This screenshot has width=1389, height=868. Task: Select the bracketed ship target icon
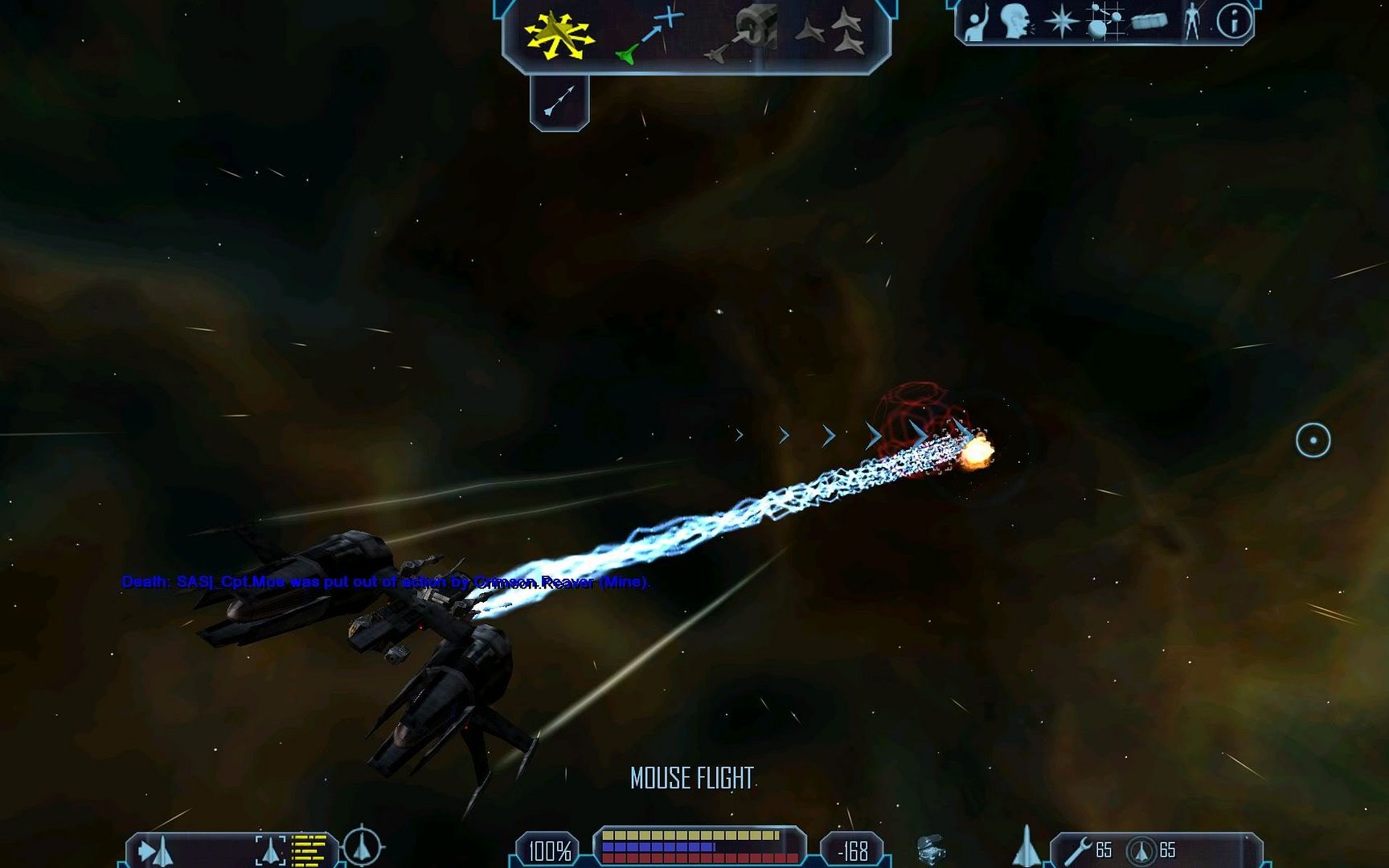click(271, 850)
